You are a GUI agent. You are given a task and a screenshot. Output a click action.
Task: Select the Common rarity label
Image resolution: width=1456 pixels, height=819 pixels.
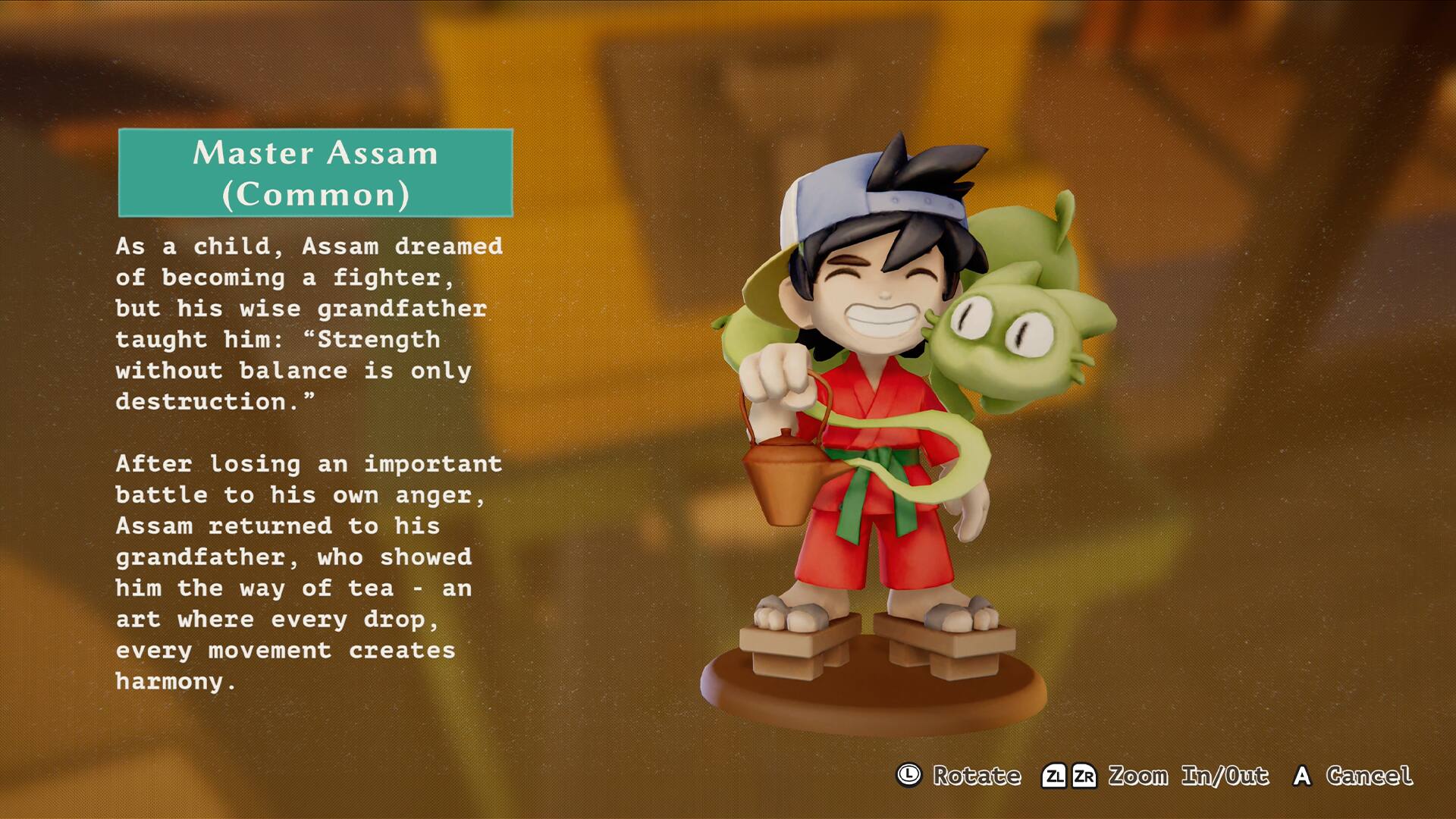316,196
